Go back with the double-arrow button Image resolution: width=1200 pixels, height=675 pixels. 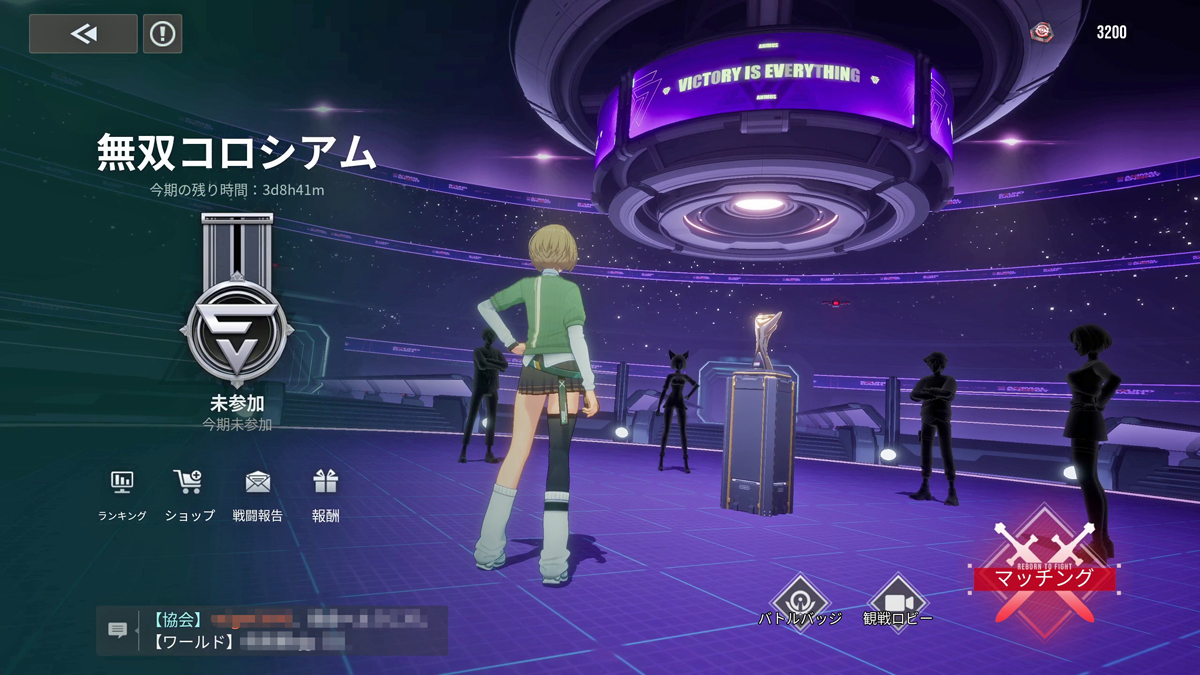pyautogui.click(x=83, y=34)
